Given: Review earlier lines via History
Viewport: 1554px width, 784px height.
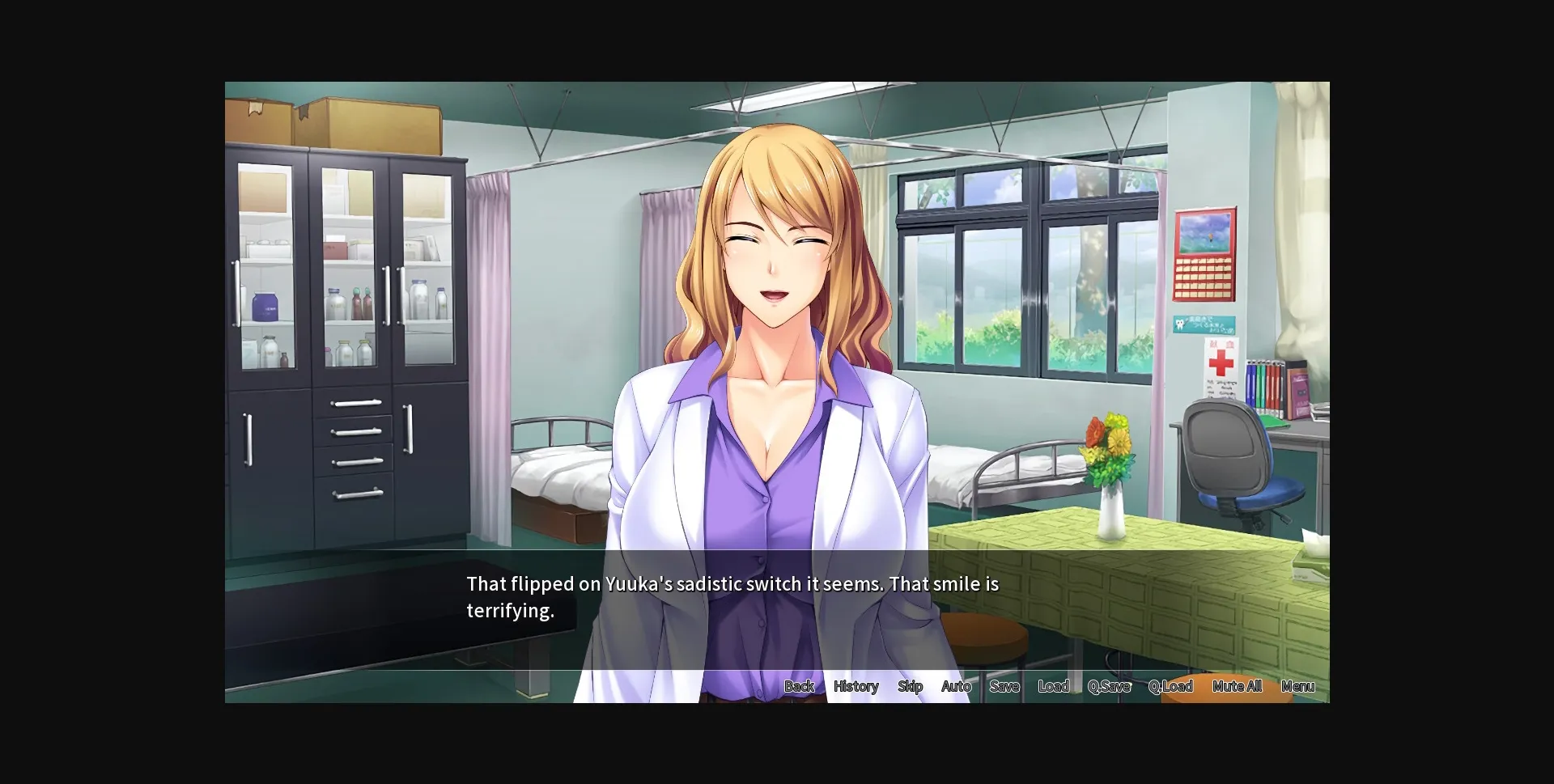Looking at the screenshot, I should [x=856, y=686].
